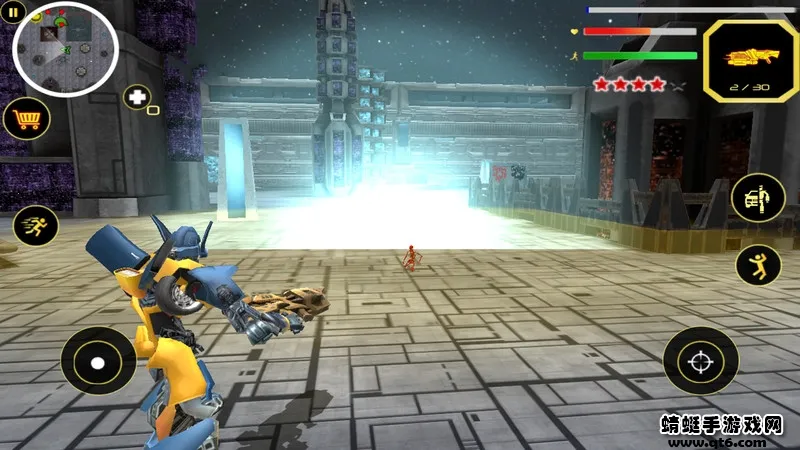Image resolution: width=800 pixels, height=450 pixels.
Task: Tap the jumping figure action button
Action: 758,264
